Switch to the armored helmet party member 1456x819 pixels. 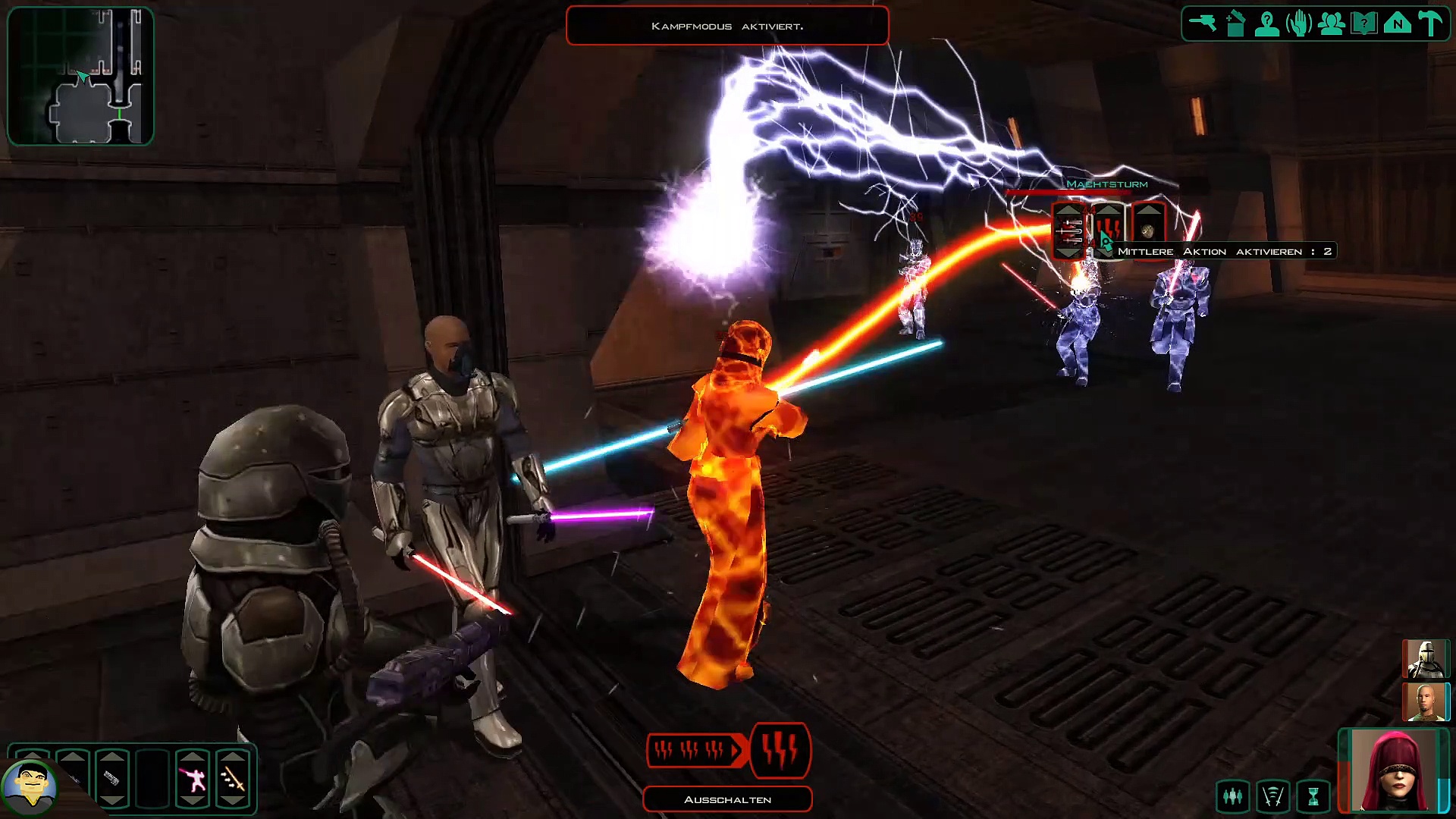point(1426,658)
